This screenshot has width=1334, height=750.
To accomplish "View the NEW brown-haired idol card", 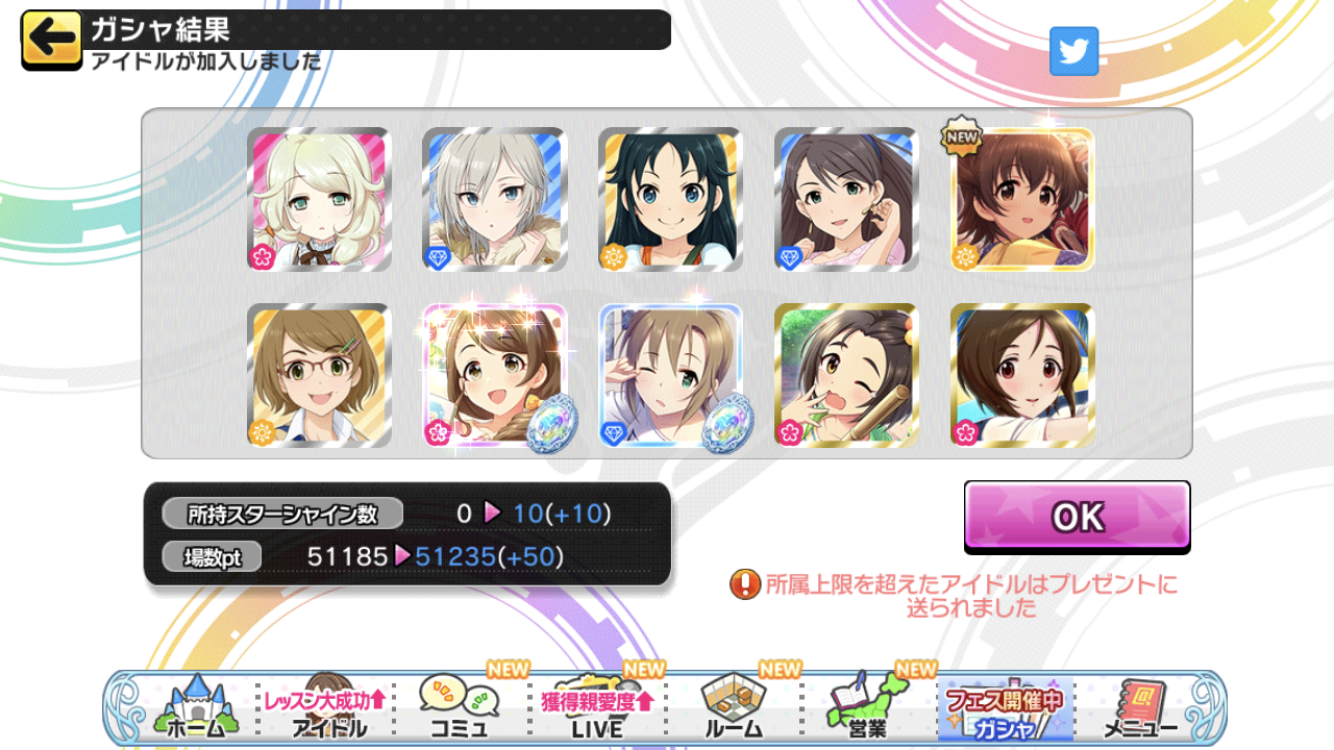I will pos(1022,199).
